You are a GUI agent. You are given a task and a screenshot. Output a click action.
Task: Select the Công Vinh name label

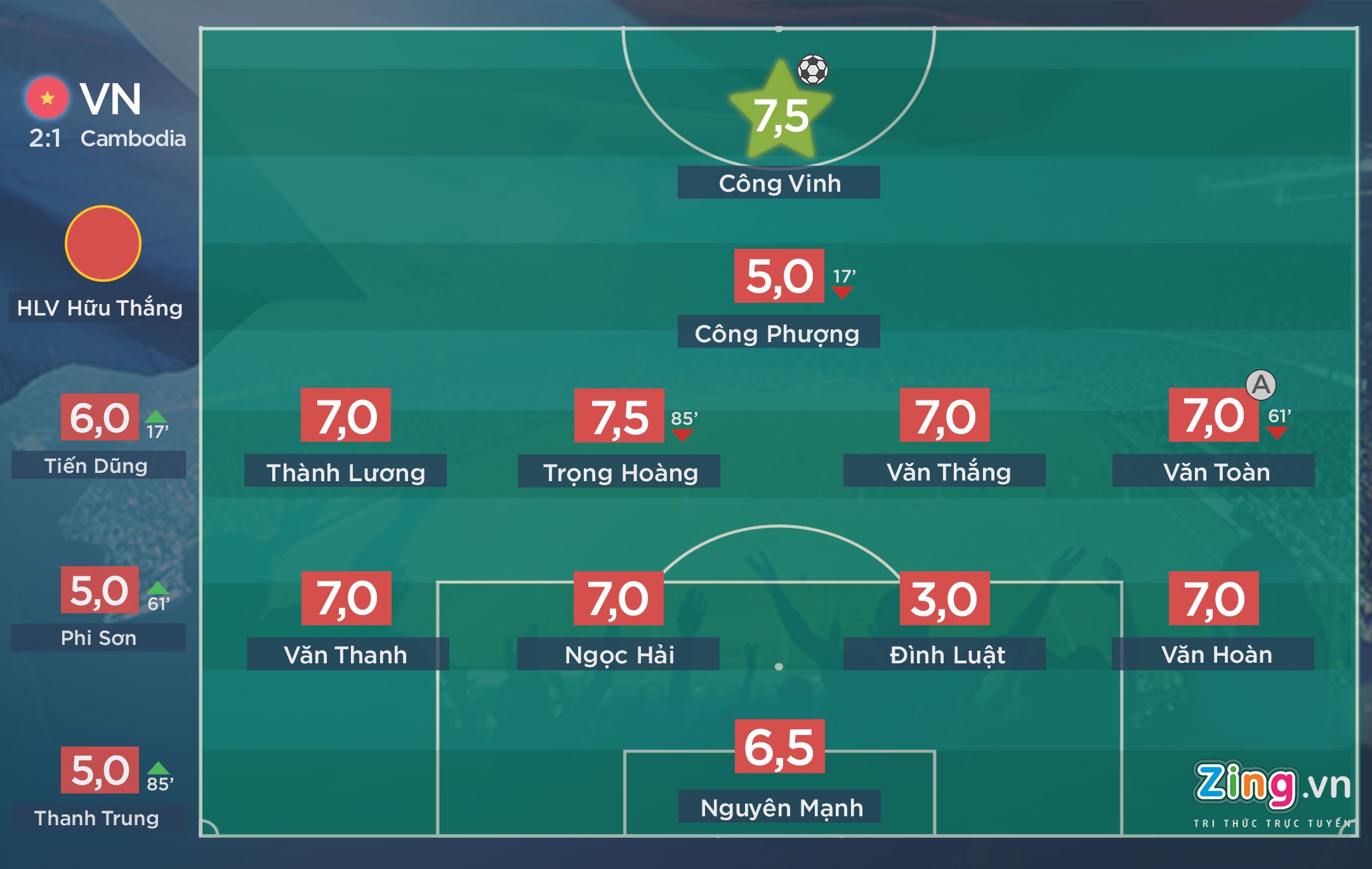coord(779,183)
